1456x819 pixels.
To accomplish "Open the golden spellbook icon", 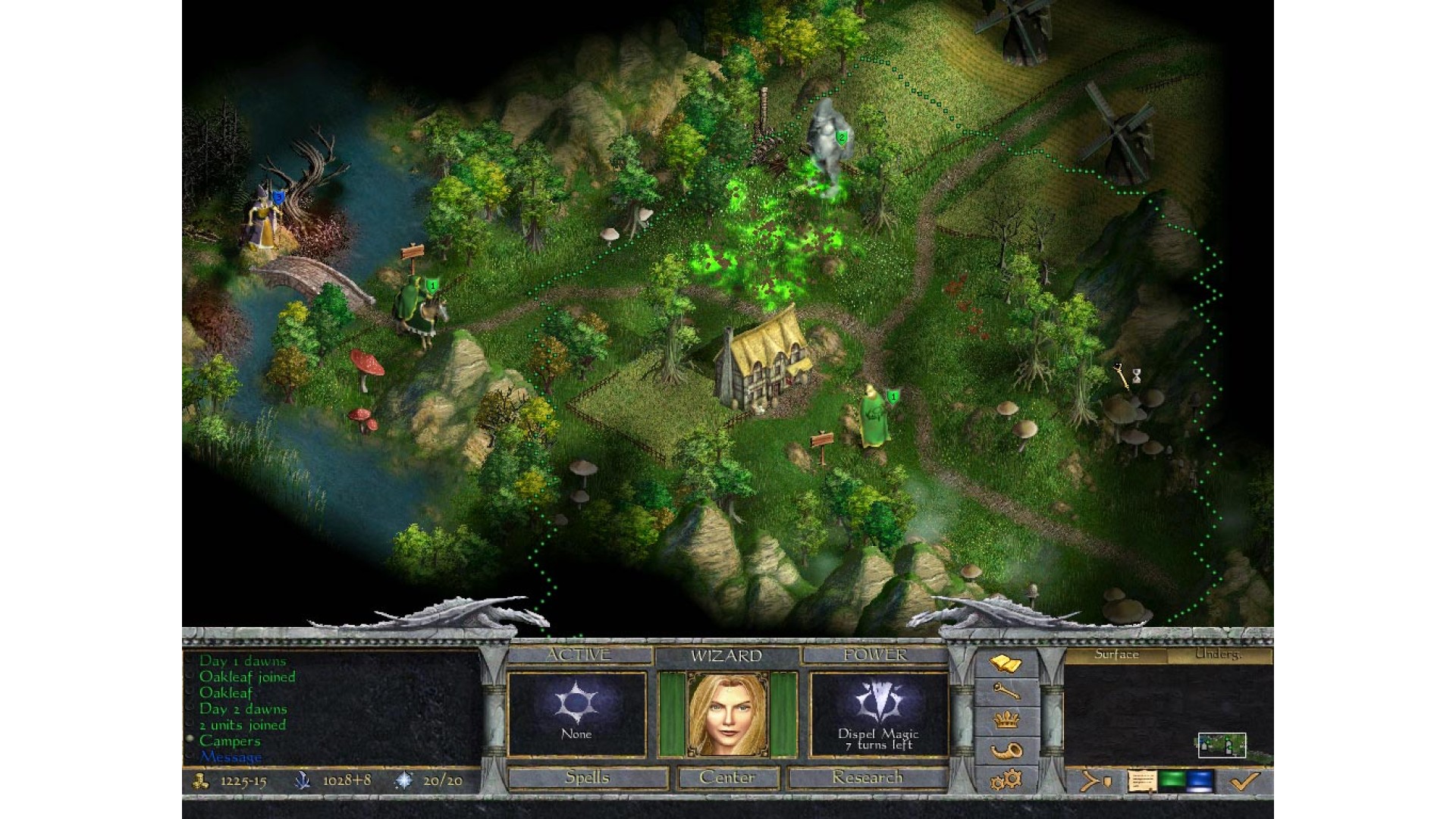I will pyautogui.click(x=1006, y=665).
